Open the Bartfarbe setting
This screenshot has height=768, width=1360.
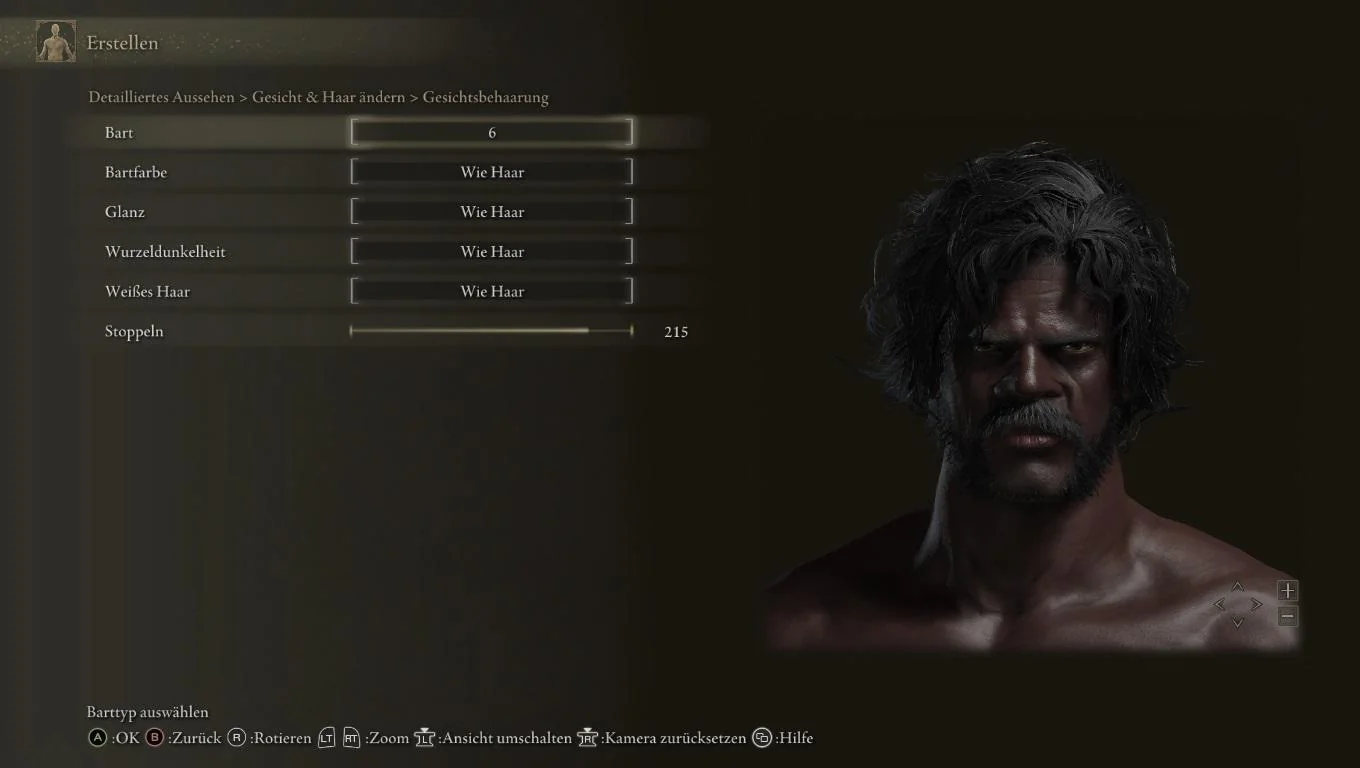[x=491, y=172]
